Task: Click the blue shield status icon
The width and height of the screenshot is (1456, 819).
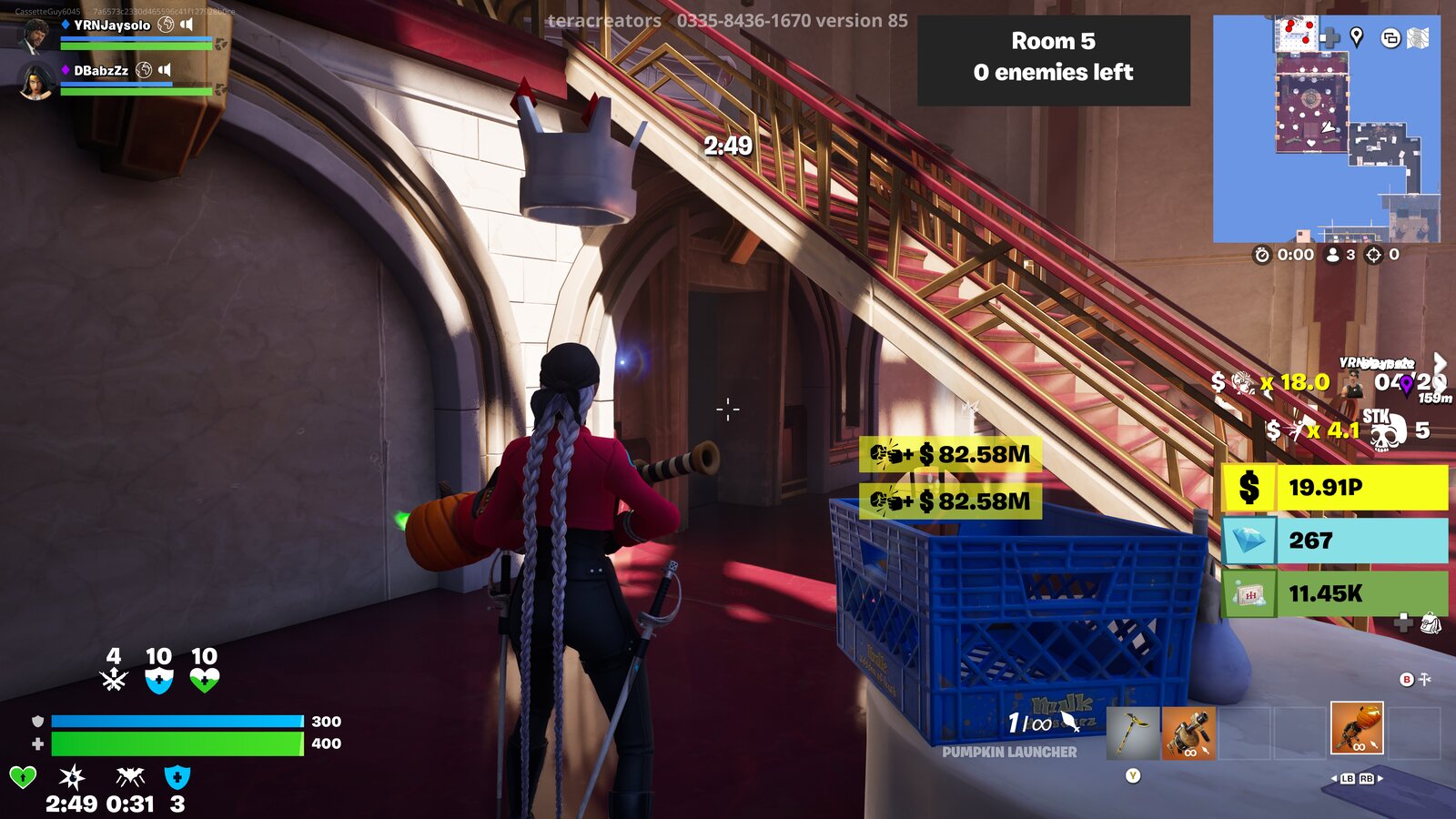Action: [x=177, y=777]
